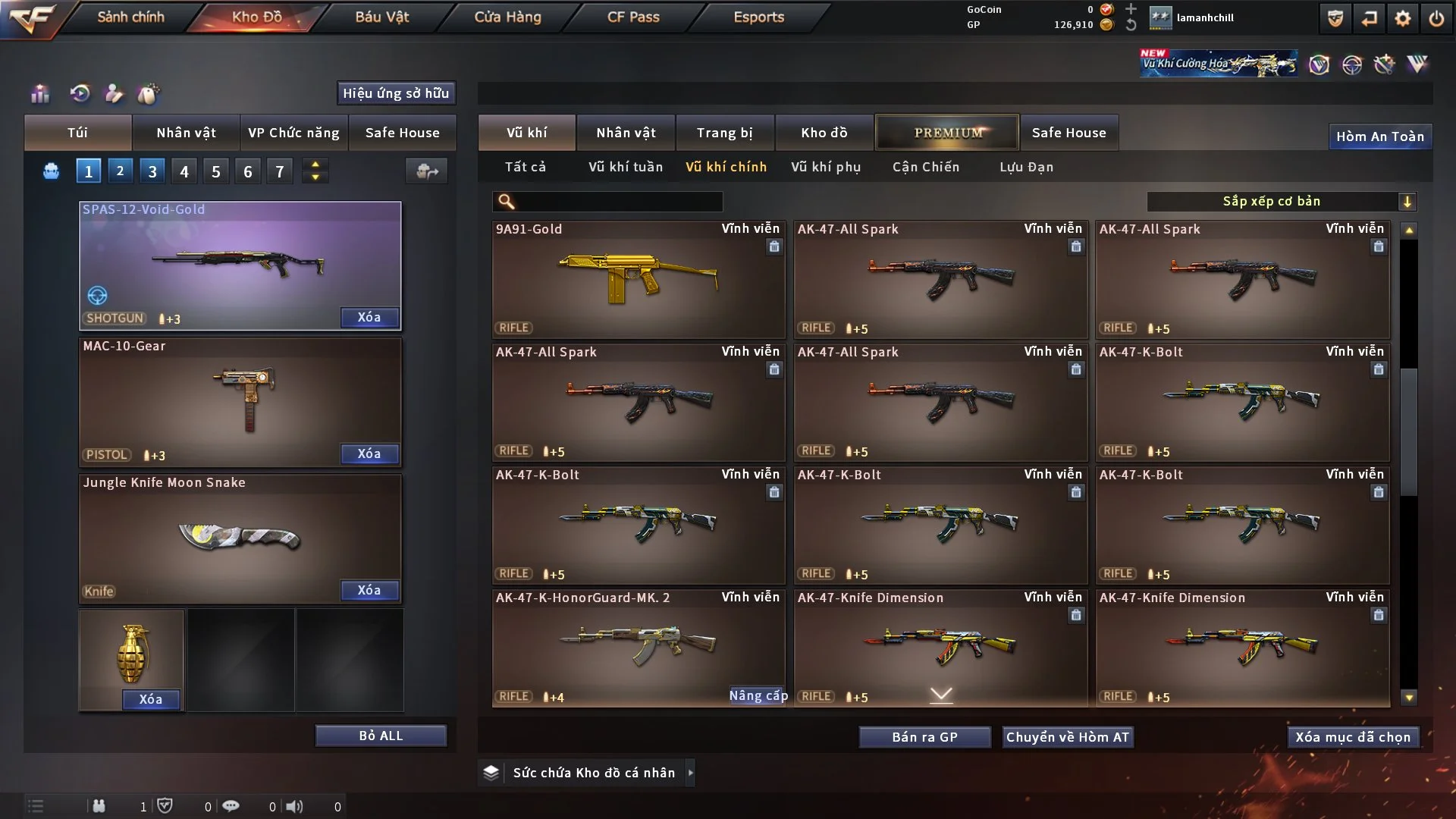The width and height of the screenshot is (1456, 819).
Task: Move item using Chuyển về Hòm AT
Action: pyautogui.click(x=1068, y=737)
